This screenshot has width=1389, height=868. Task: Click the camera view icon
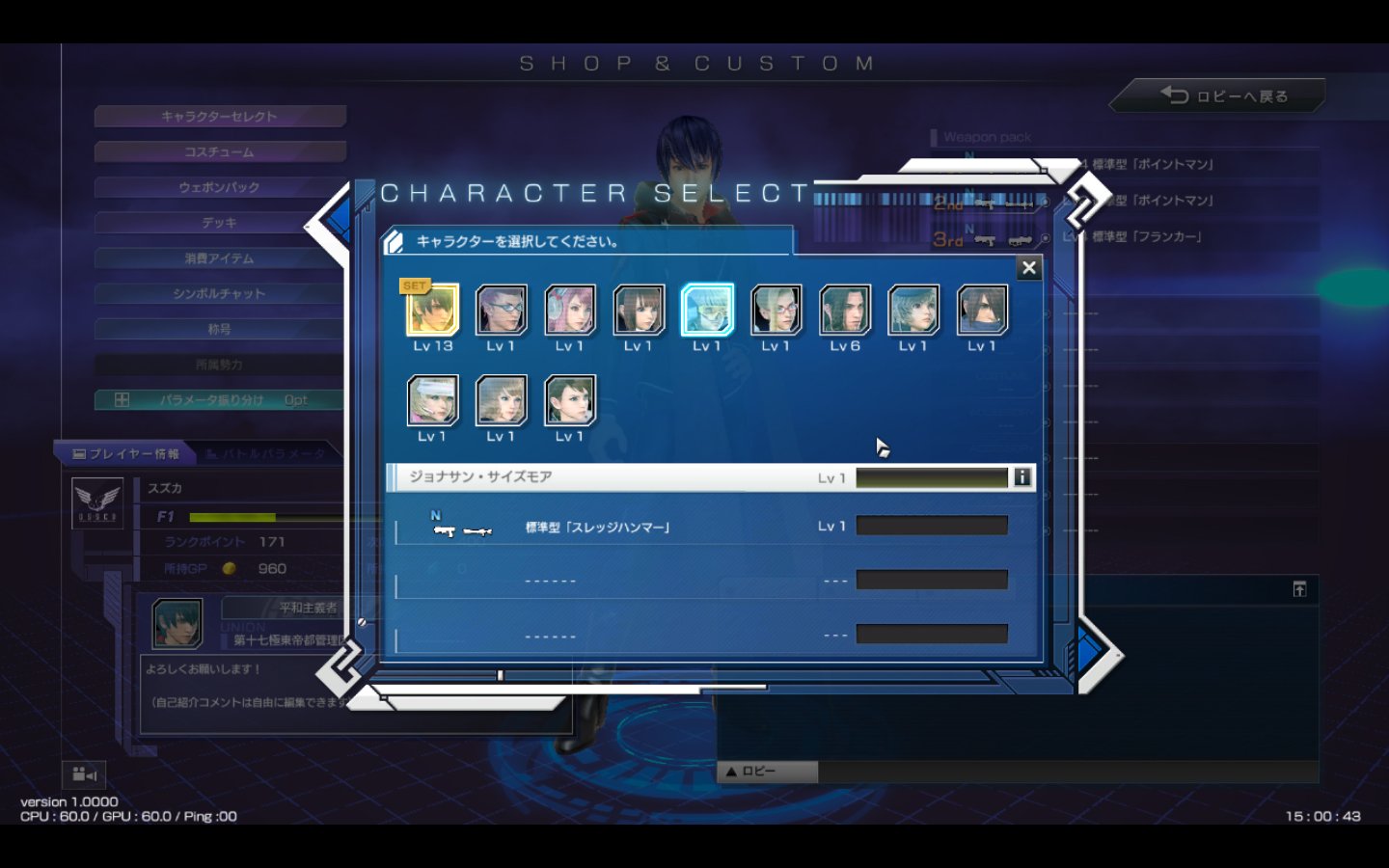(84, 774)
